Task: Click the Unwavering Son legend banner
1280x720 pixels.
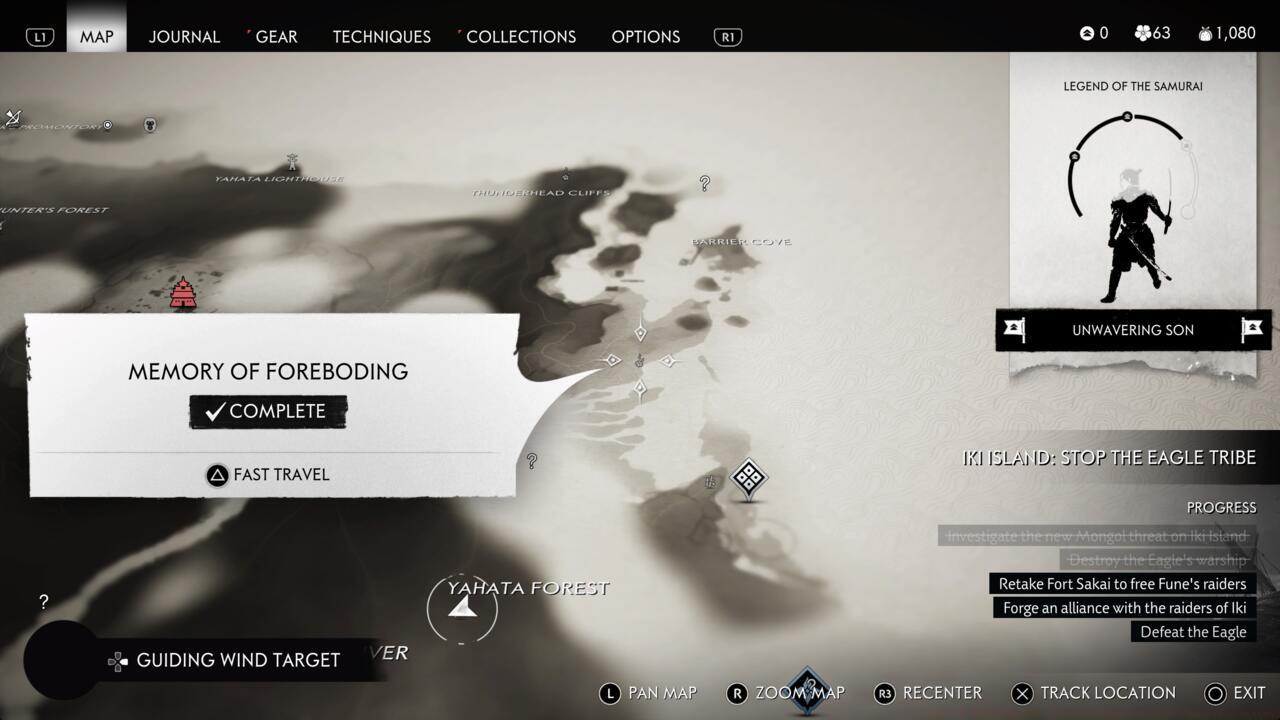Action: 1133,330
